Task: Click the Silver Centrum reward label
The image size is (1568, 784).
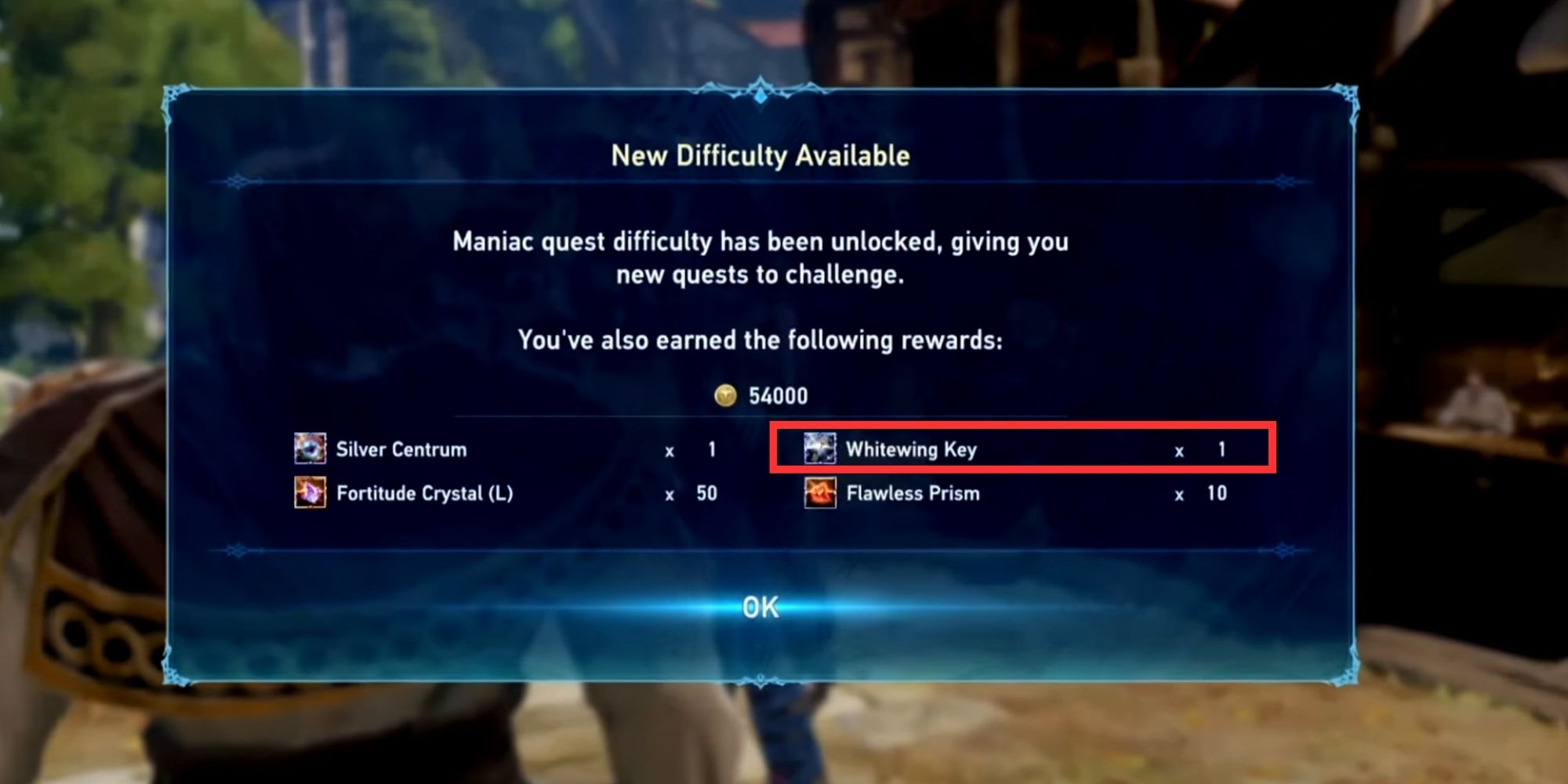Action: click(x=400, y=449)
